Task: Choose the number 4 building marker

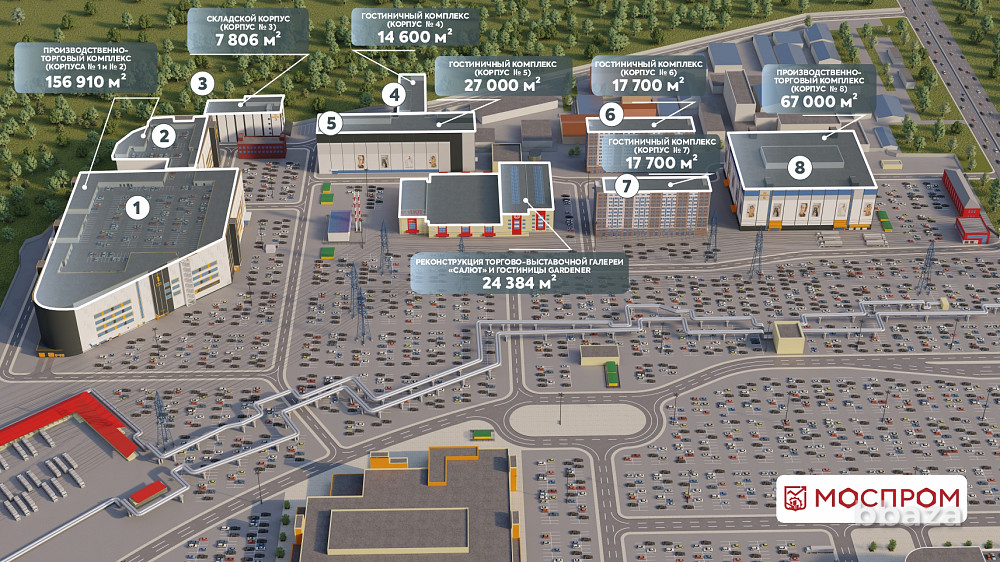Action: click(395, 96)
